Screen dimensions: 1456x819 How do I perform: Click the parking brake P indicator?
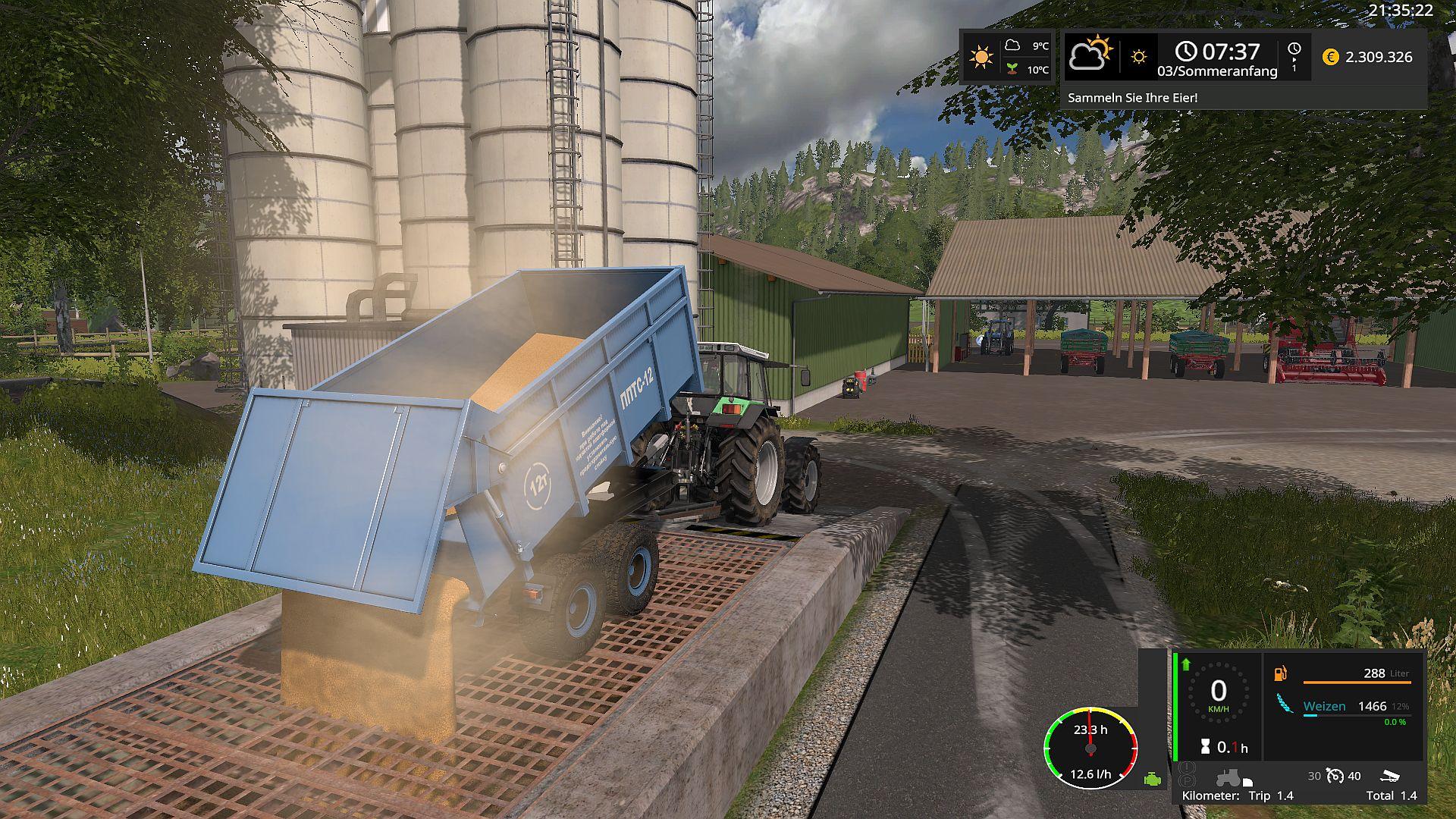pos(1188,781)
